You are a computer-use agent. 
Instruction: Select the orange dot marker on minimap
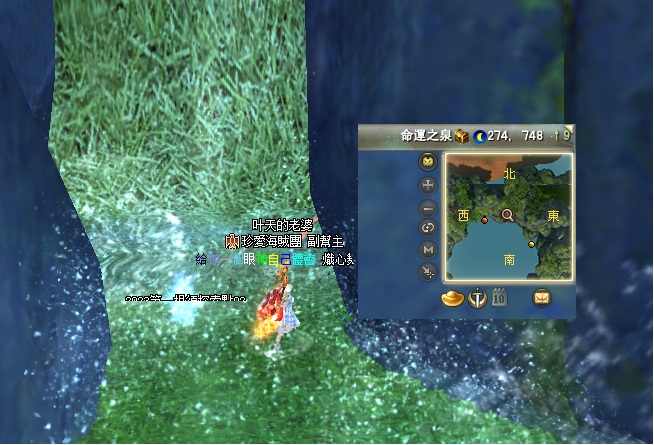[x=485, y=219]
